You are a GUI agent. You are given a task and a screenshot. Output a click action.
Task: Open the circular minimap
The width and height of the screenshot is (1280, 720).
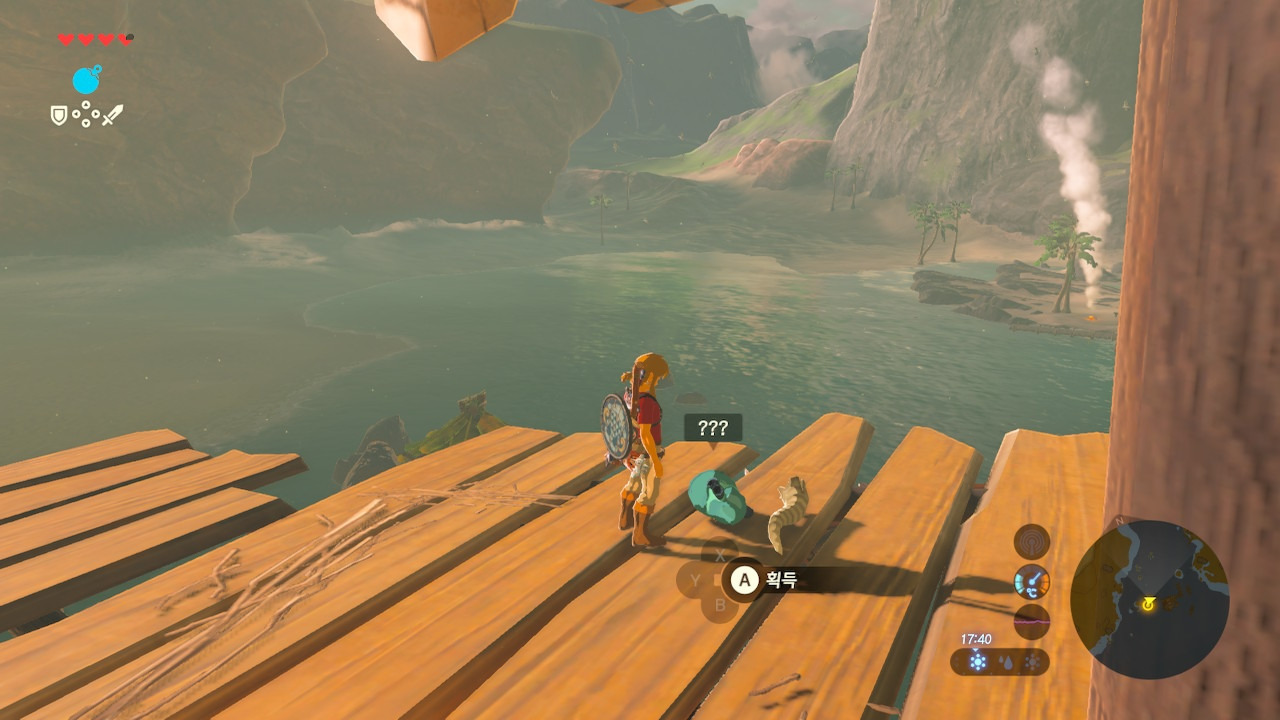(1149, 600)
